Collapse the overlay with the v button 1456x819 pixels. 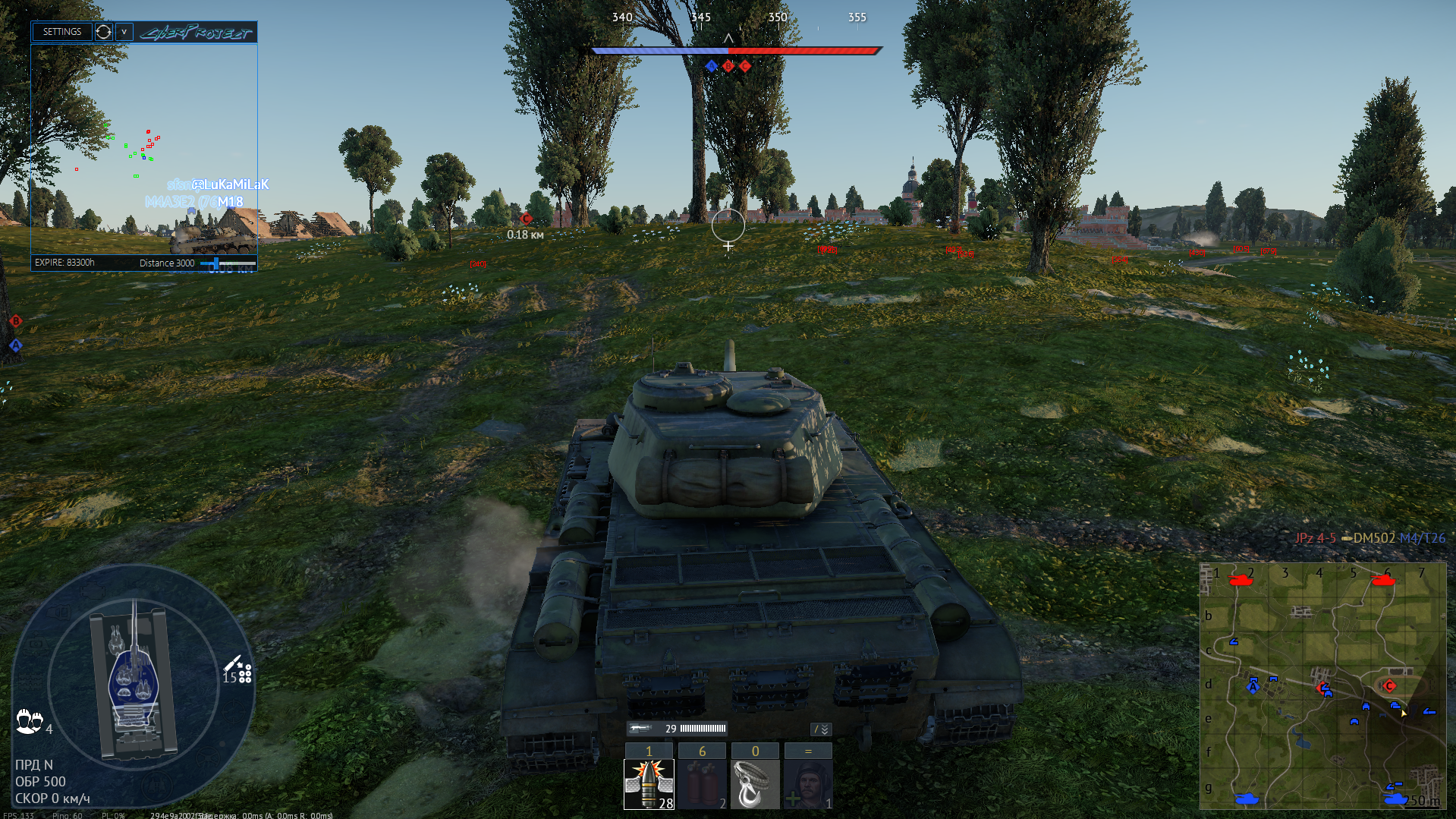click(124, 32)
